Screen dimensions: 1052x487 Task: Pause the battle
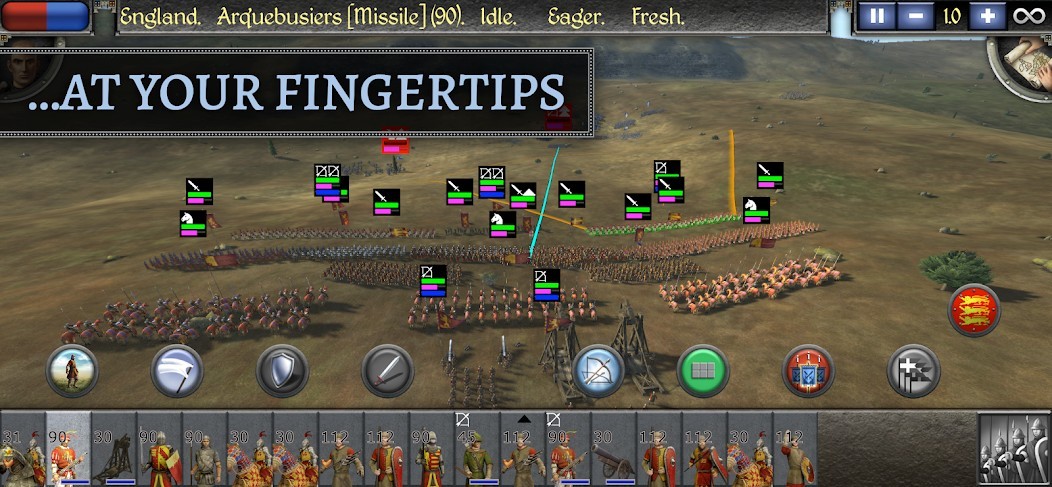pyautogui.click(x=878, y=17)
